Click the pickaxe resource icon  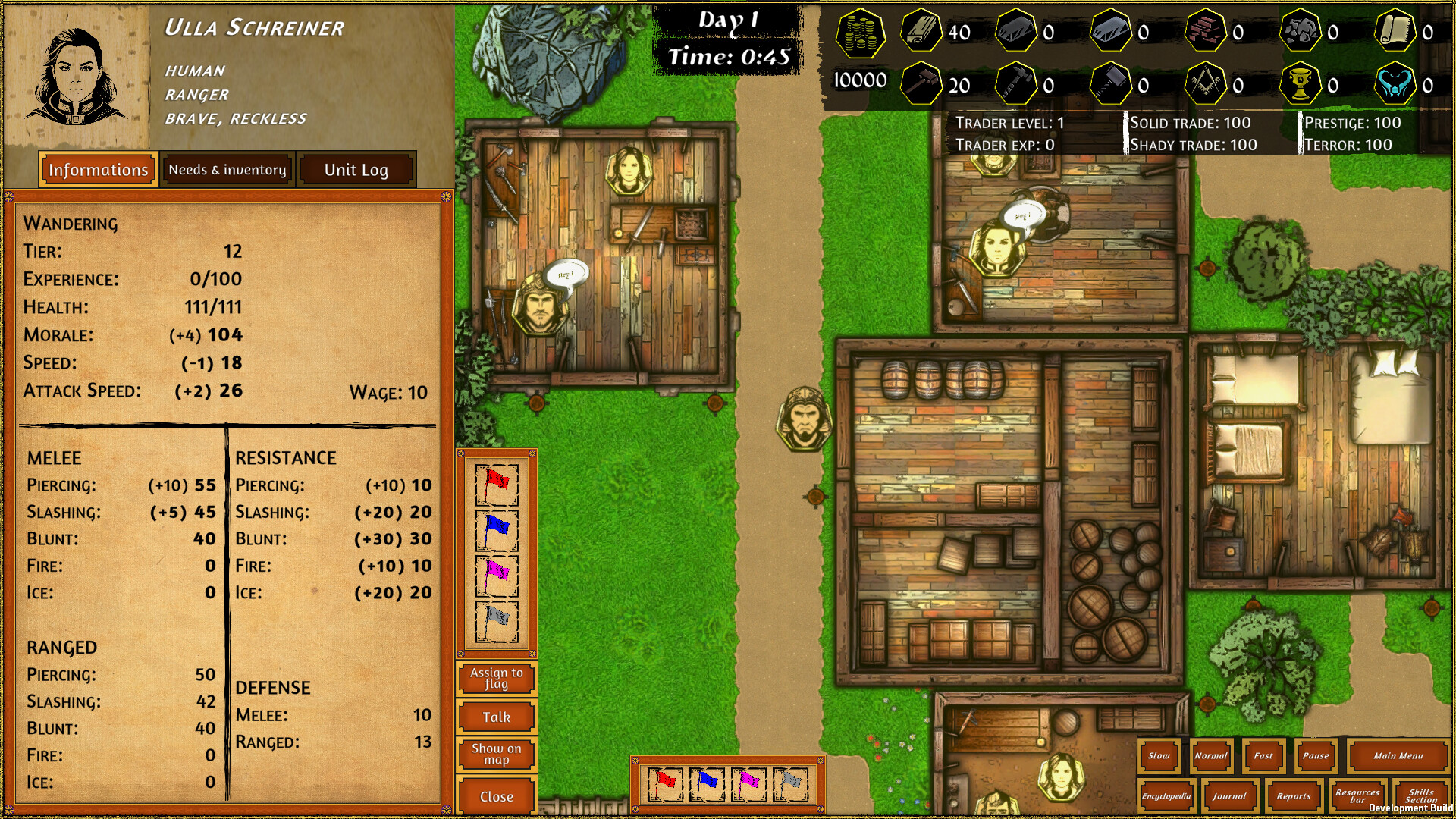click(1016, 83)
